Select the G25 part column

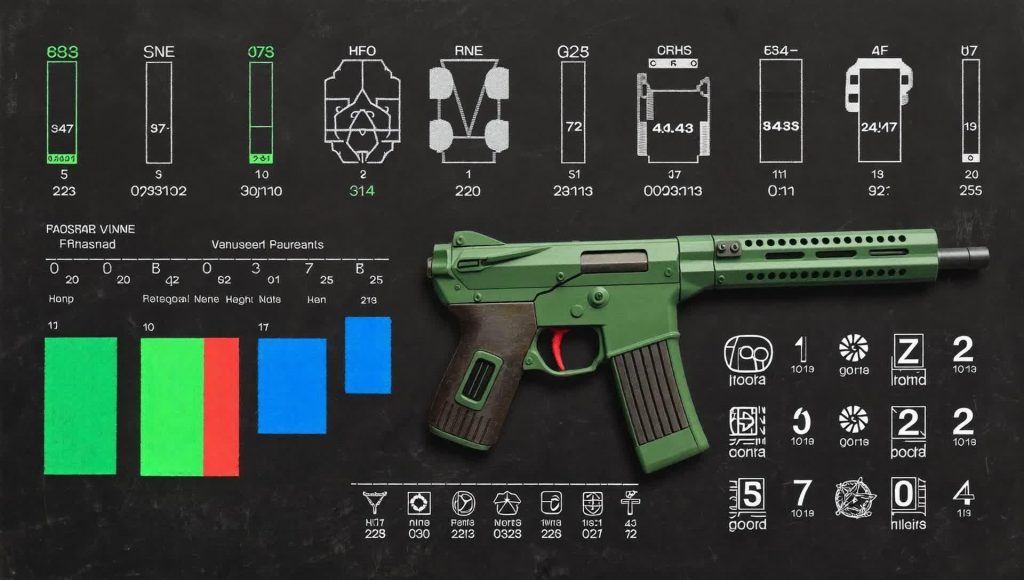(573, 111)
